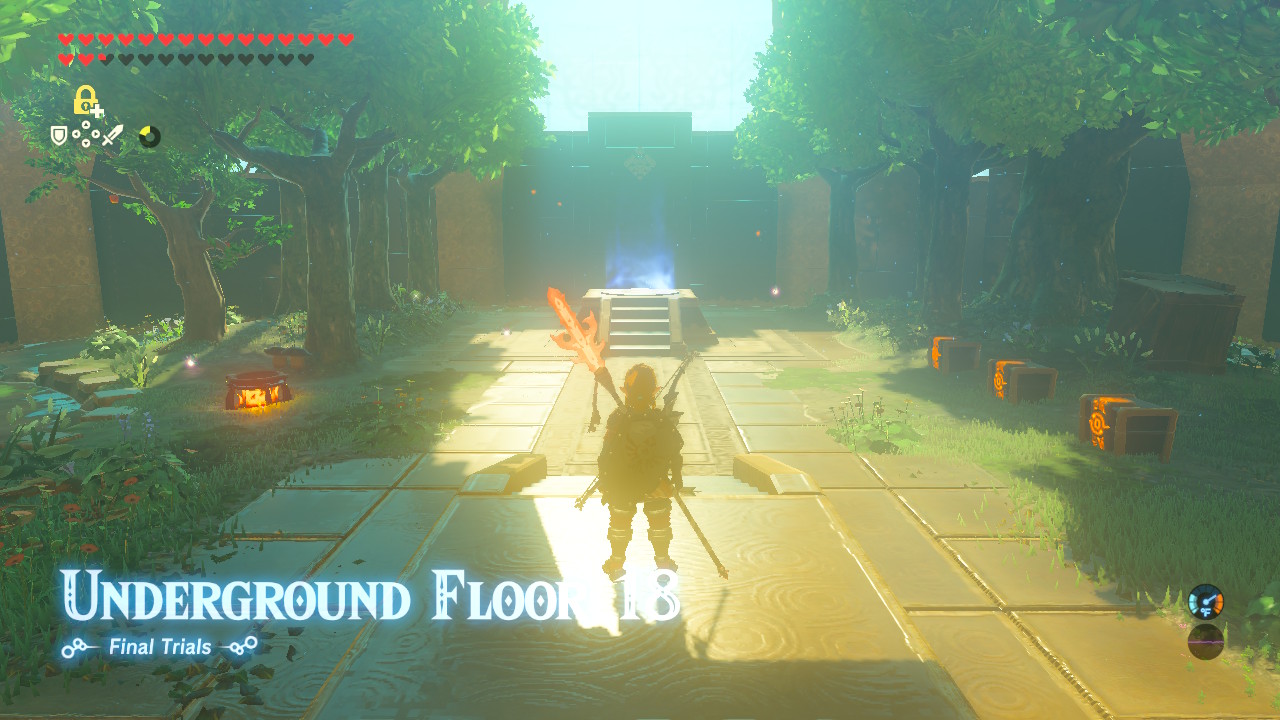Screen dimensions: 1280x720
Task: Click the yellow weapon lock icon
Action: point(83,100)
